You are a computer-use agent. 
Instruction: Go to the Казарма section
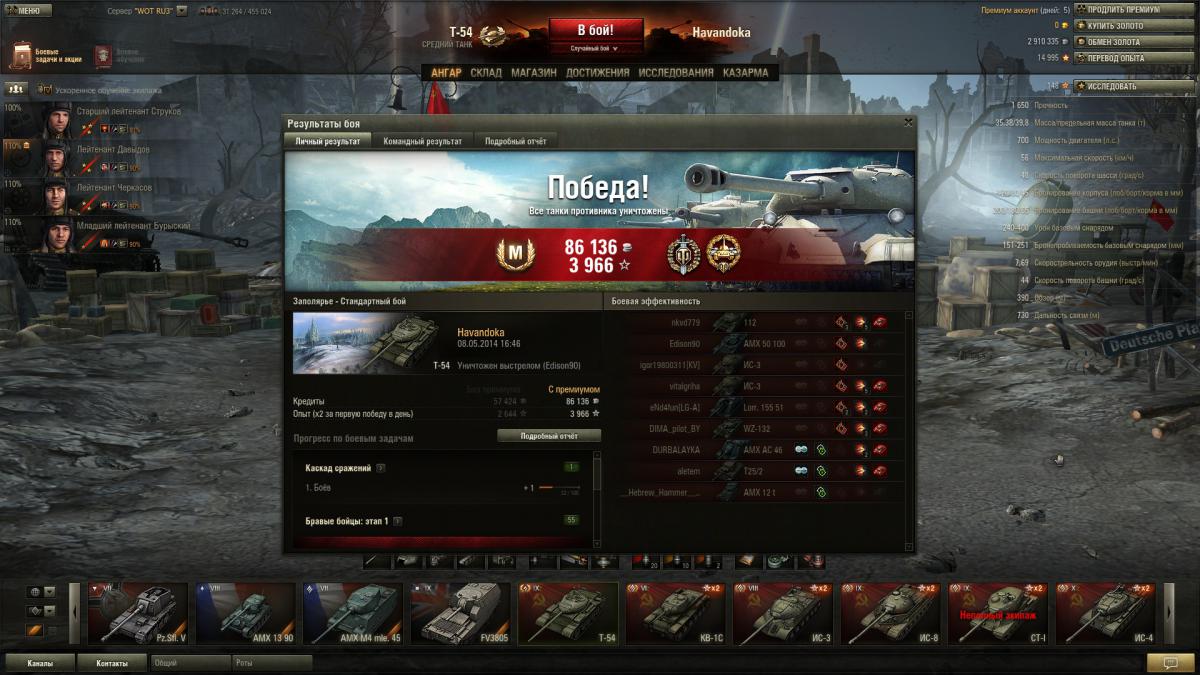tap(745, 73)
